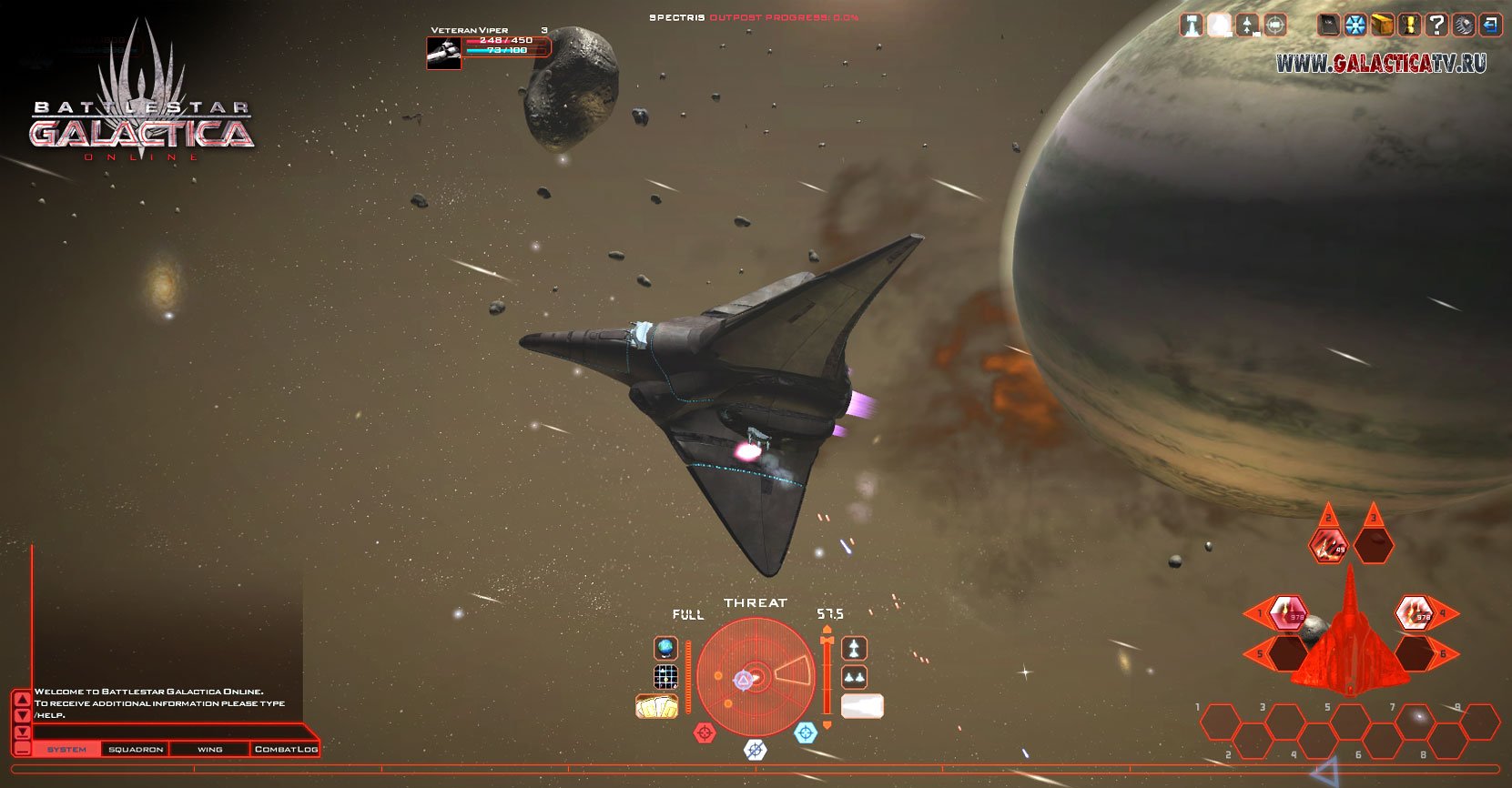Image resolution: width=1512 pixels, height=788 pixels.
Task: Click the blue snowflake-shaped emblem icon
Action: 1356,25
